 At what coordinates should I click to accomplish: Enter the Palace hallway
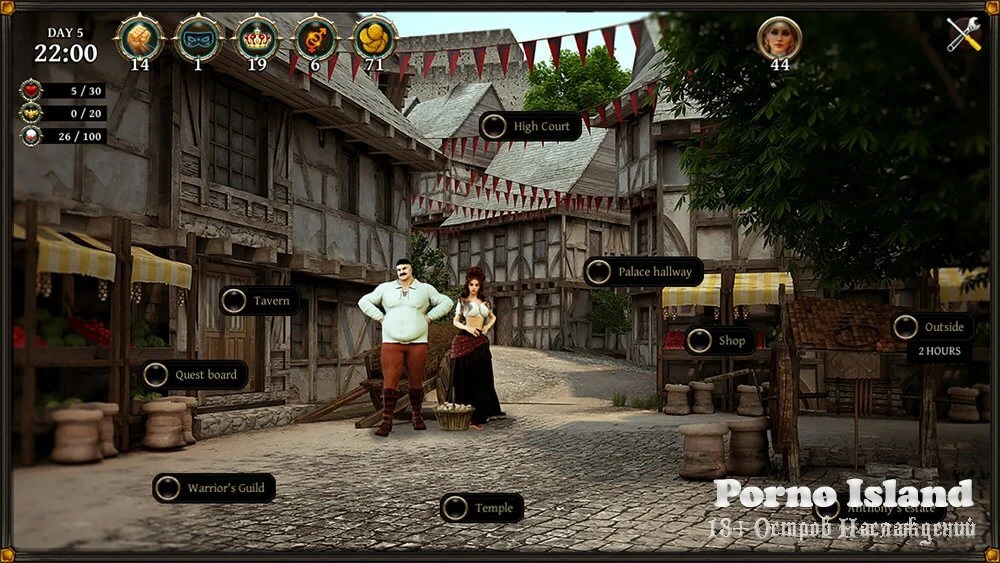point(643,272)
